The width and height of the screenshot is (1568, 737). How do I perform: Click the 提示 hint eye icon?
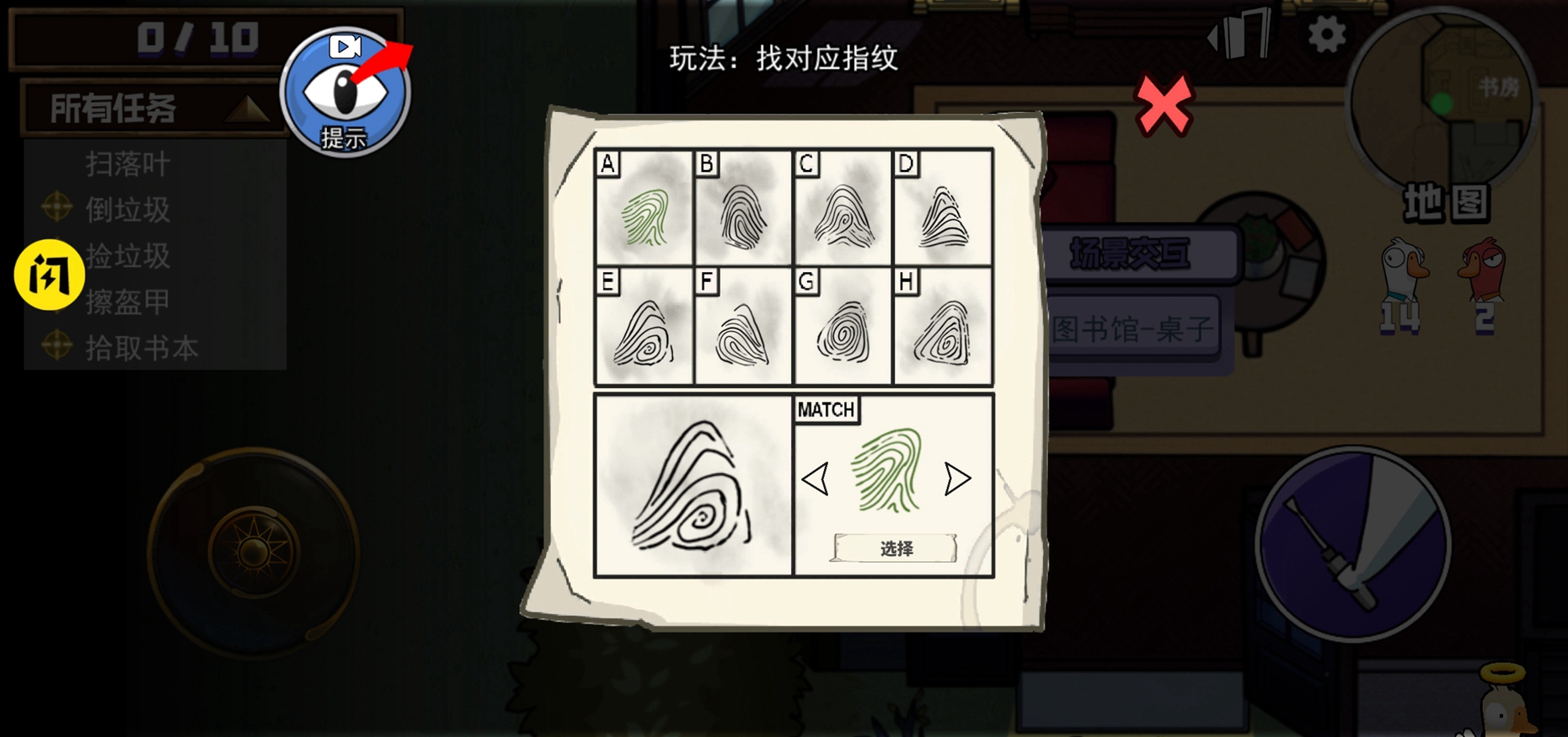[344, 93]
